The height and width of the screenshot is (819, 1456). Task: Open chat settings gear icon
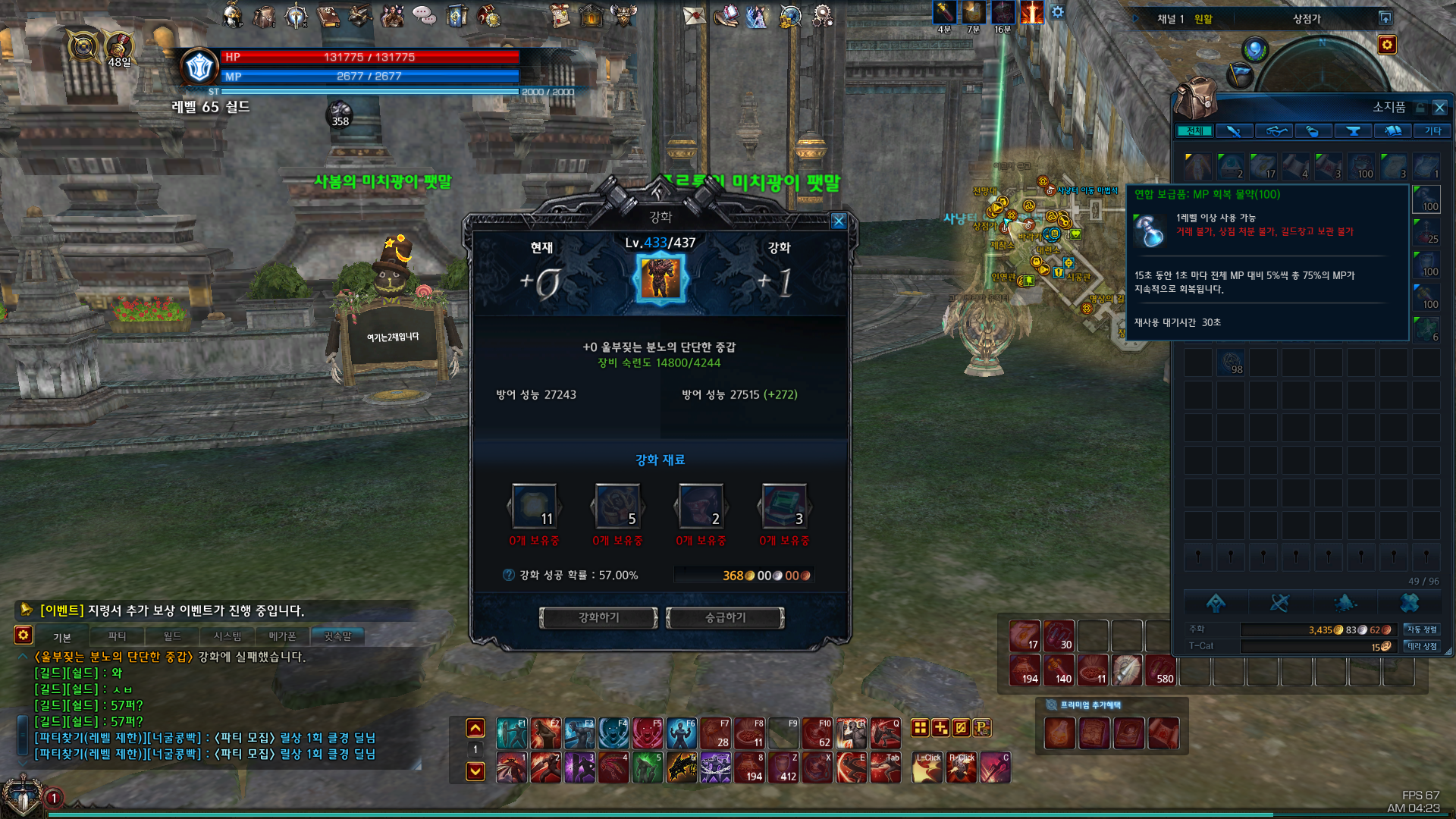pos(24,635)
